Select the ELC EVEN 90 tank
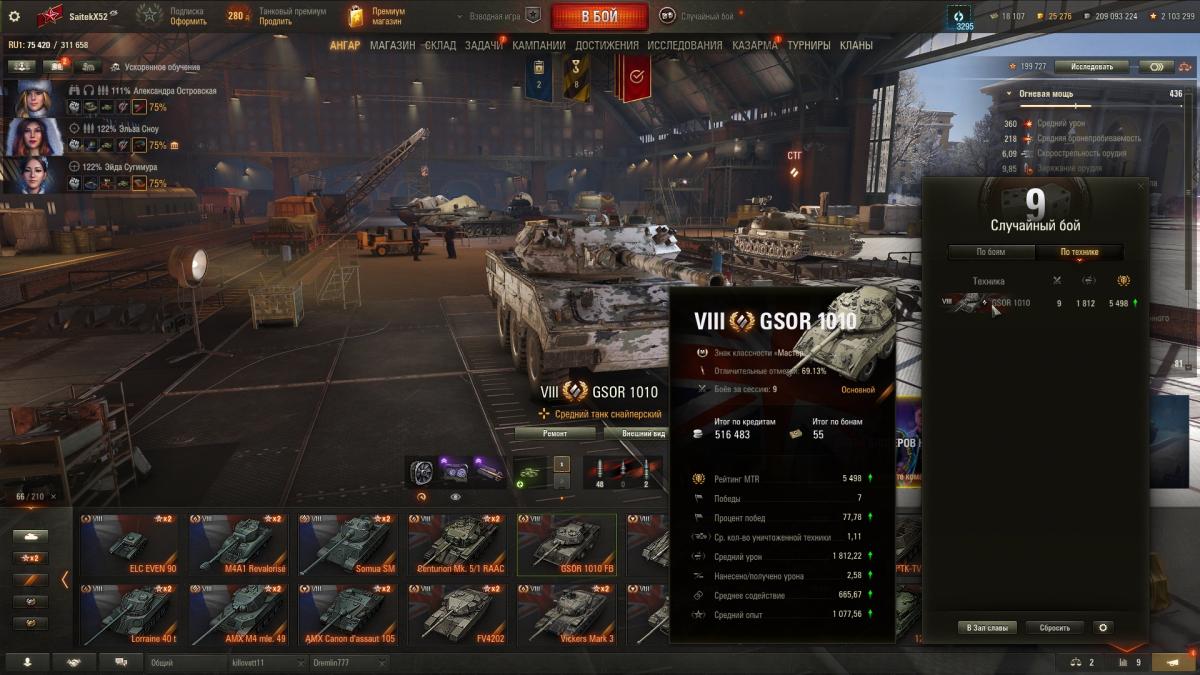Image resolution: width=1200 pixels, height=675 pixels. pyautogui.click(x=129, y=545)
